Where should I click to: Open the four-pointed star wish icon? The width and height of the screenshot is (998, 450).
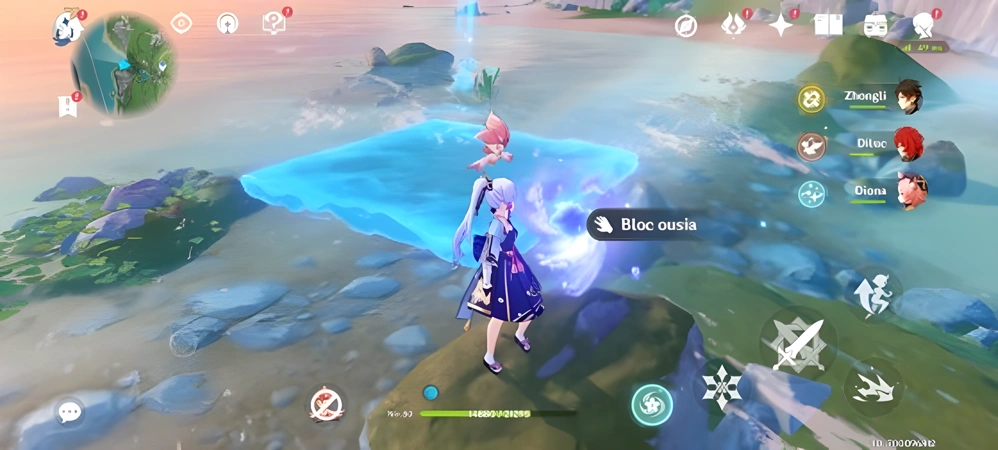[x=780, y=25]
